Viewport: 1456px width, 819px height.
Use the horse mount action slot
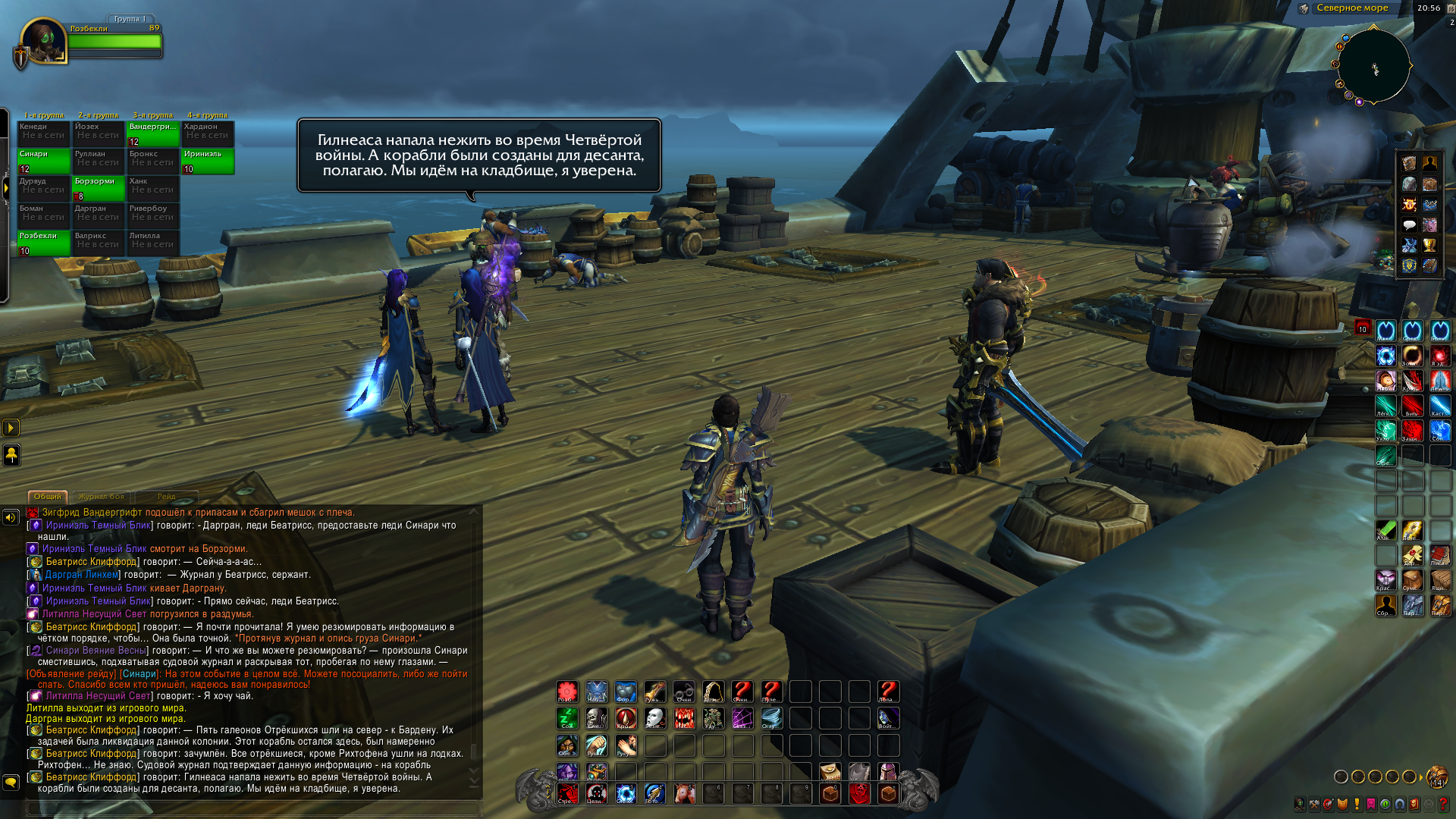click(x=685, y=793)
